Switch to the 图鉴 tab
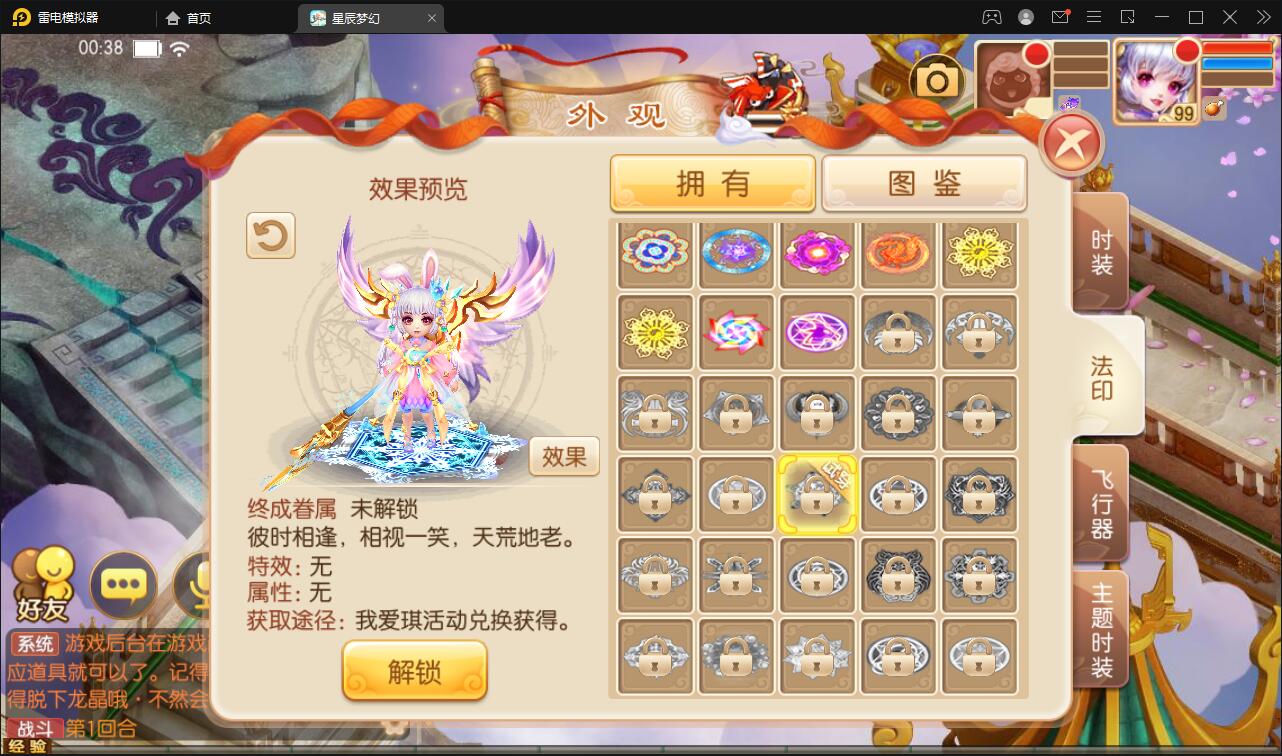This screenshot has height=756, width=1282. pos(924,183)
